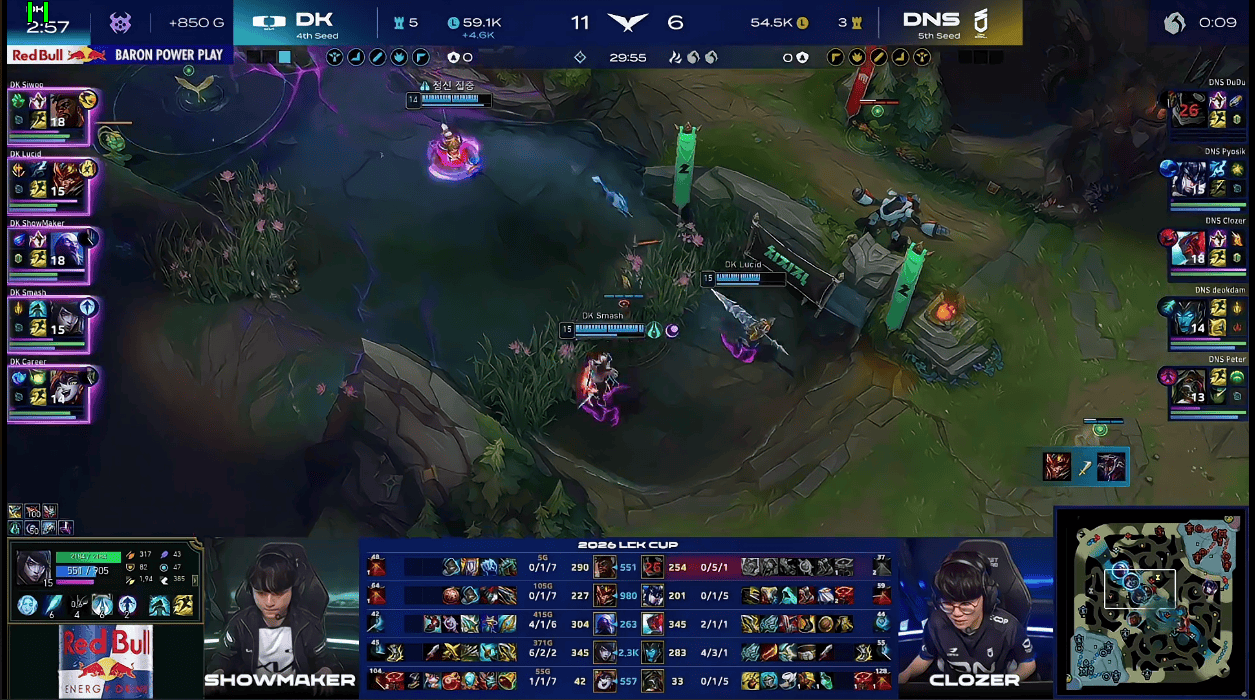The image size is (1255, 700).
Task: Choose DNS Clozer's champion portrait
Action: [x=1188, y=244]
